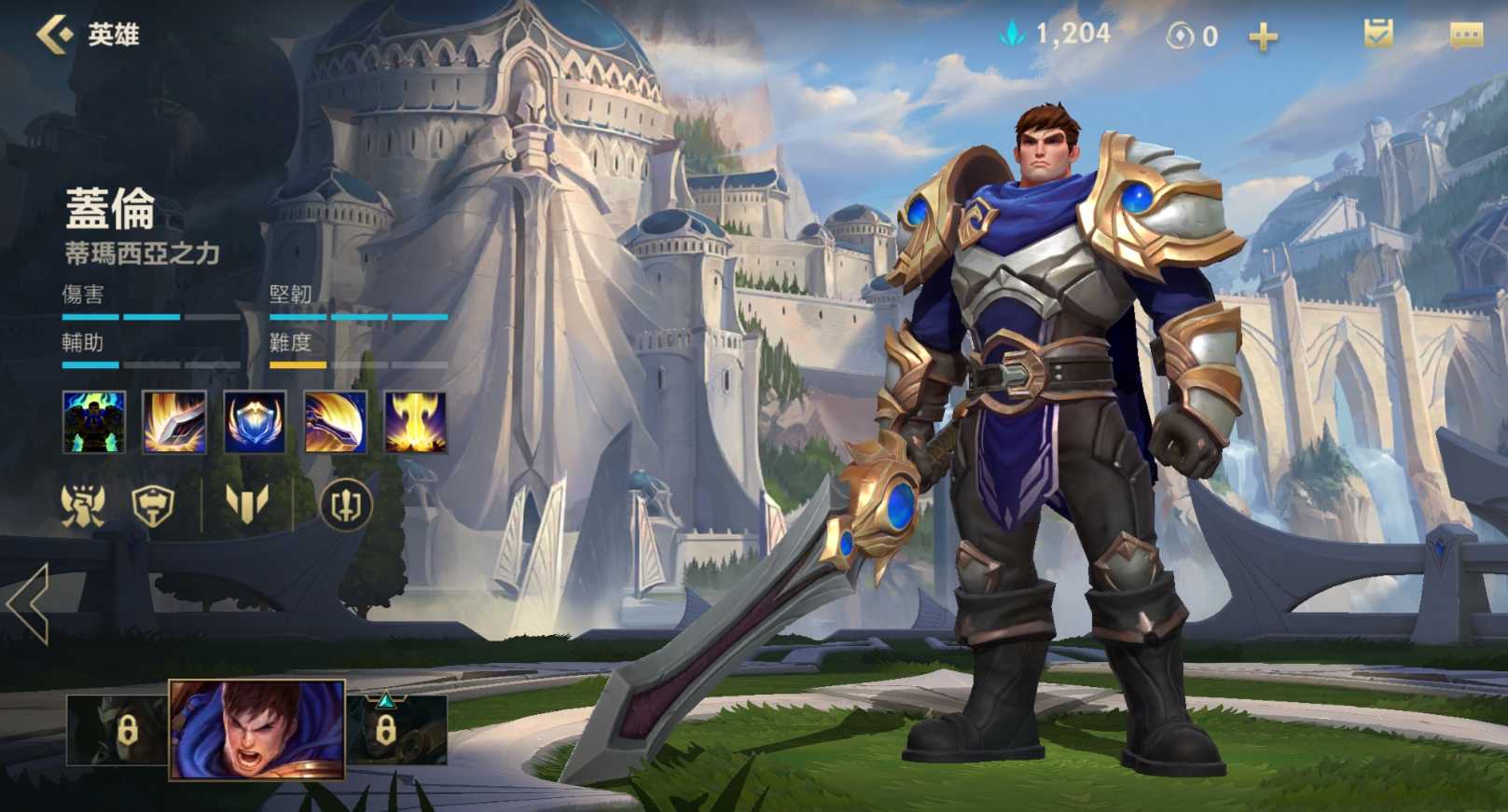This screenshot has height=812, width=1508.
Task: Click the hammer-in-shield role icon
Action: click(153, 506)
